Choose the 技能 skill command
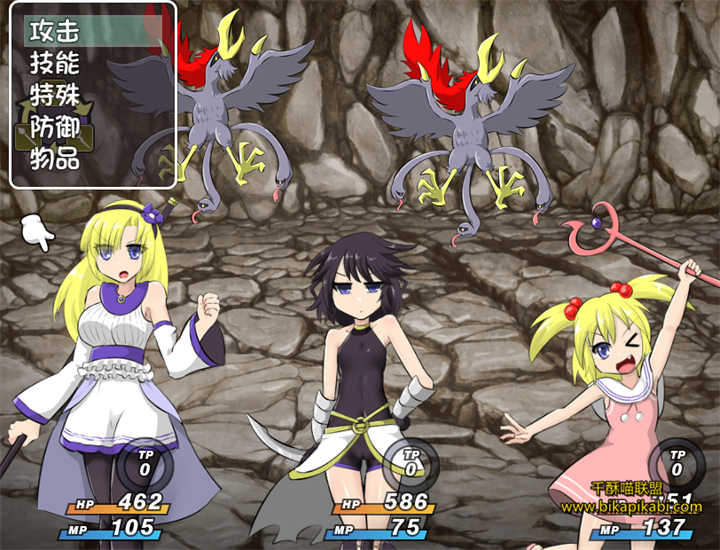Image resolution: width=720 pixels, height=550 pixels. point(55,62)
